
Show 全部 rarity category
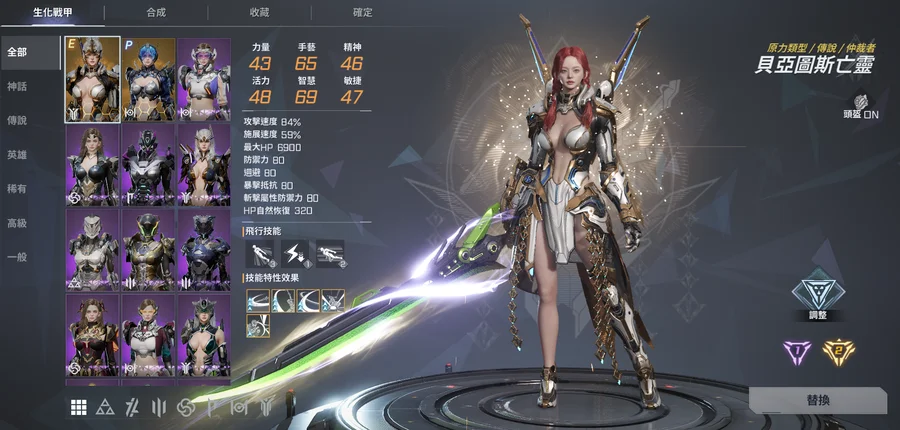[17, 52]
